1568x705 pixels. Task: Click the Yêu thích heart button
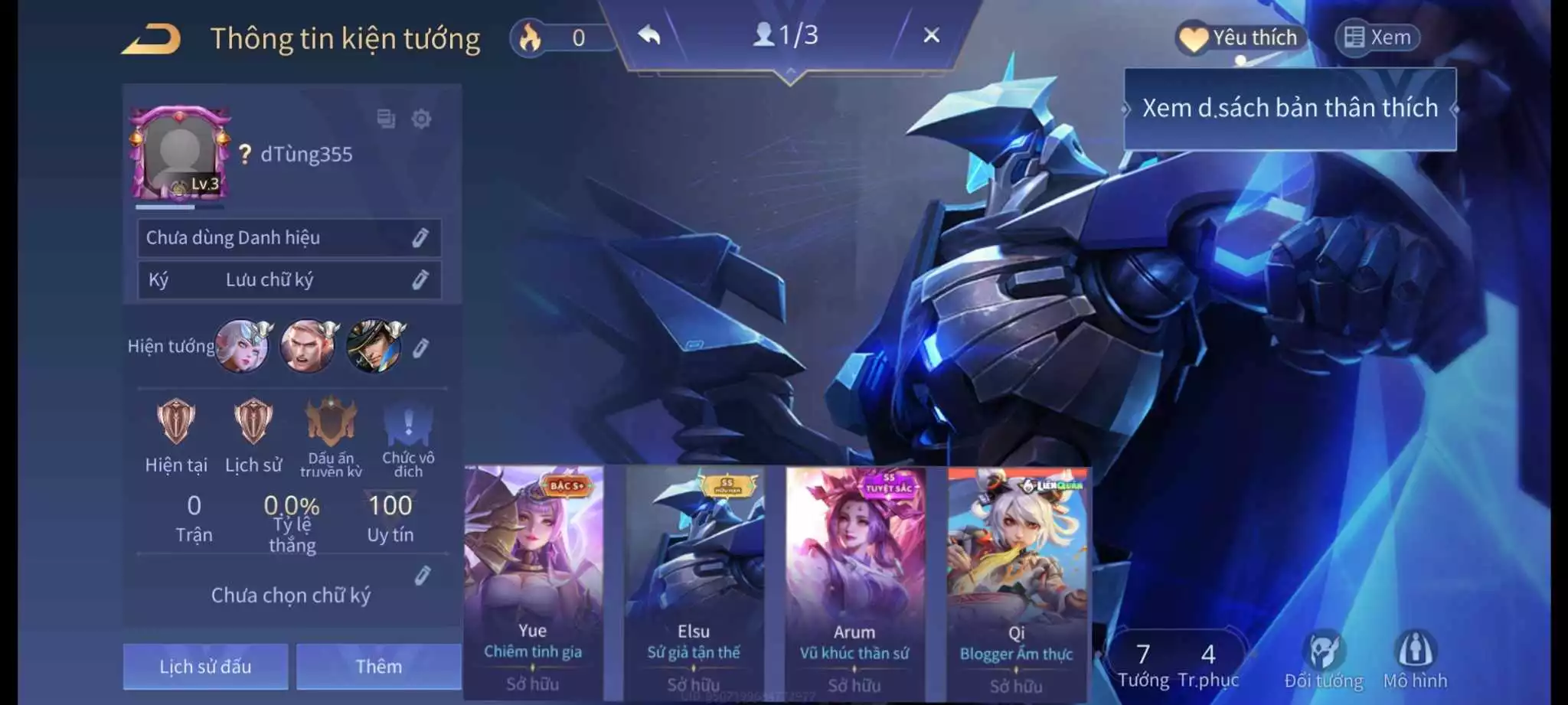(1239, 38)
